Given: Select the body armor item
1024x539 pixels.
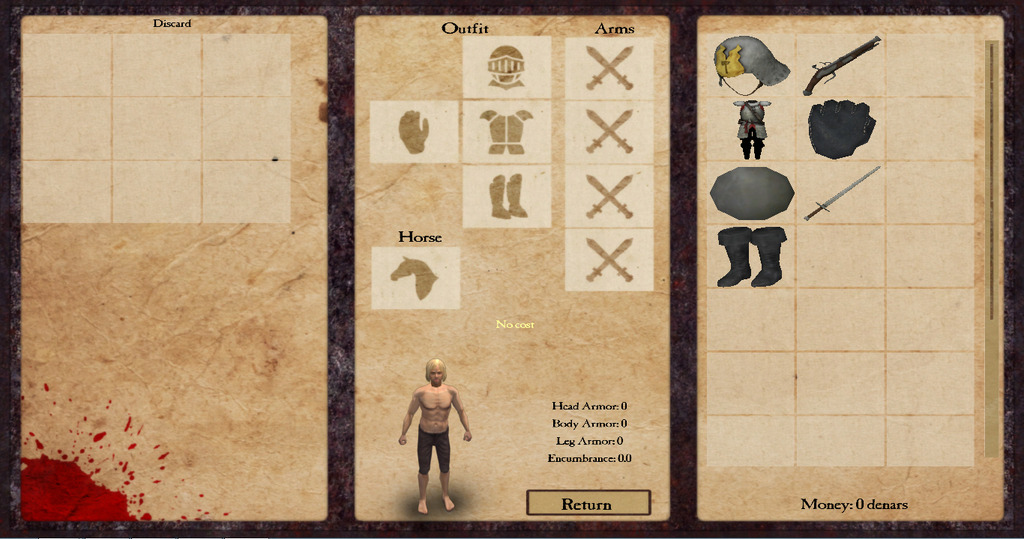Looking at the screenshot, I should 750,130.
